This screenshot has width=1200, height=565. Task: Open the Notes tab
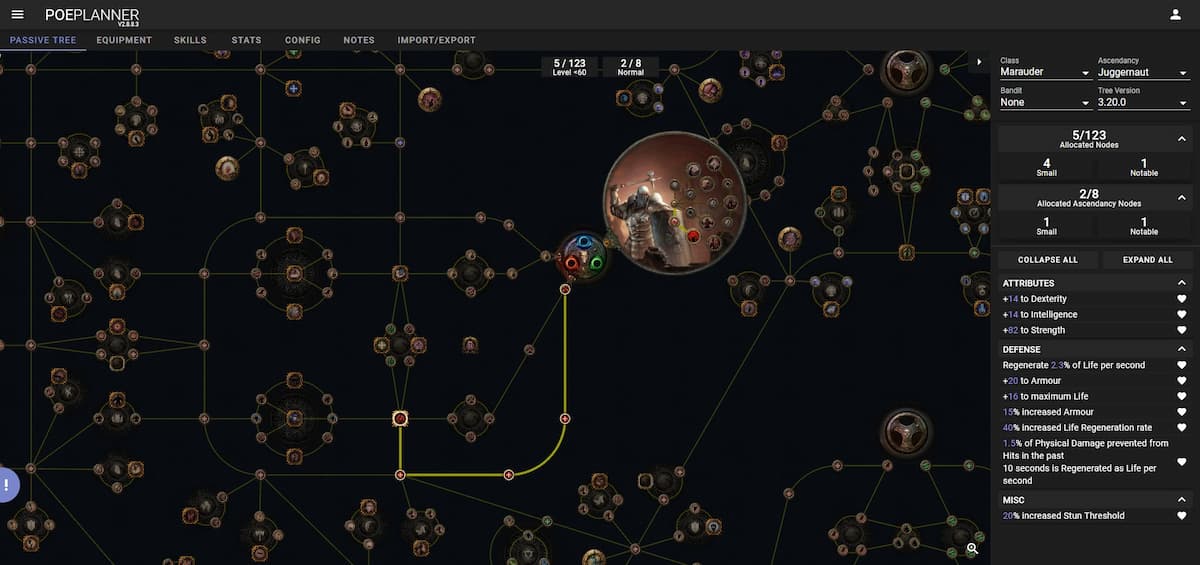point(359,40)
